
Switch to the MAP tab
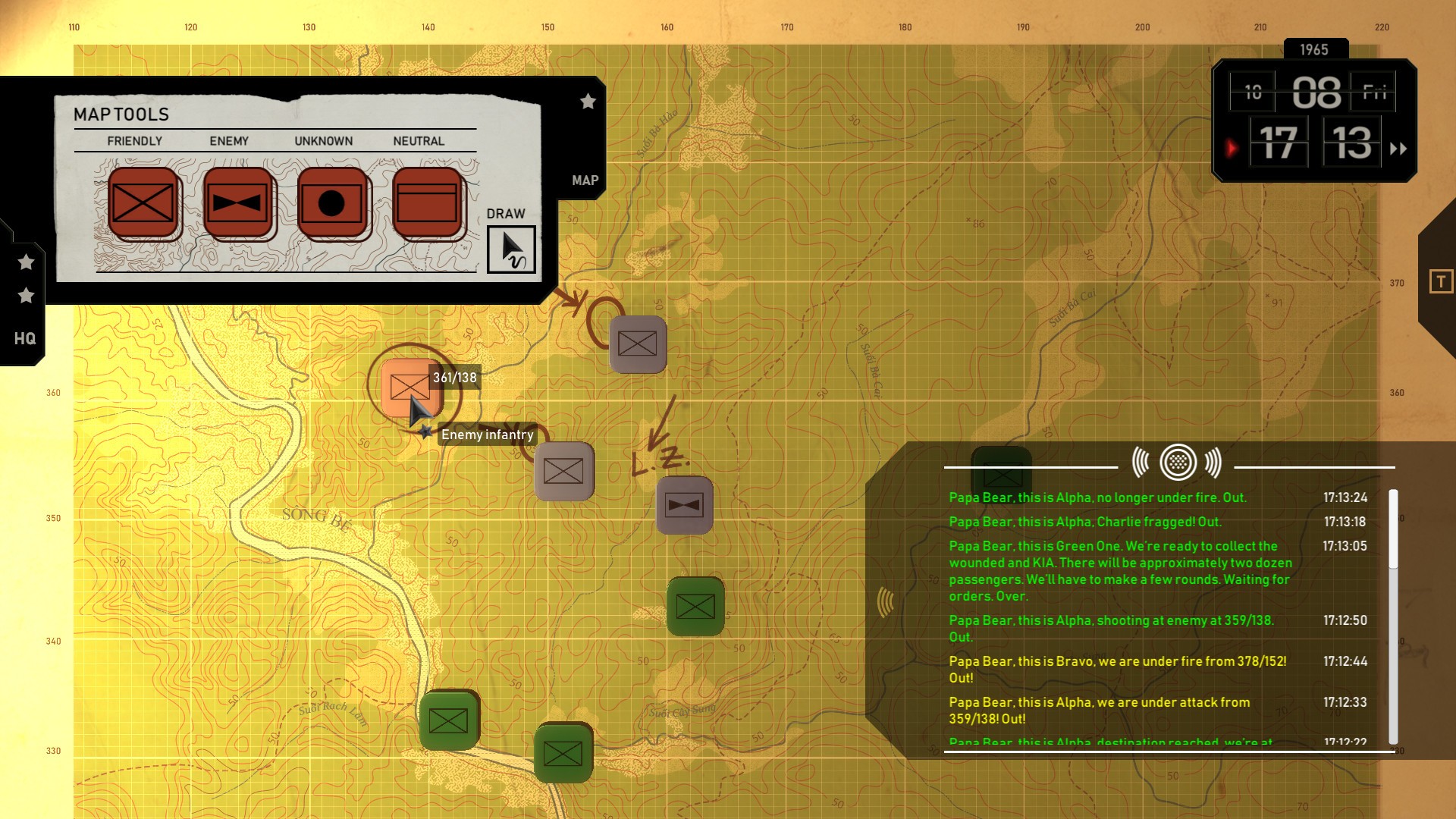point(584,180)
